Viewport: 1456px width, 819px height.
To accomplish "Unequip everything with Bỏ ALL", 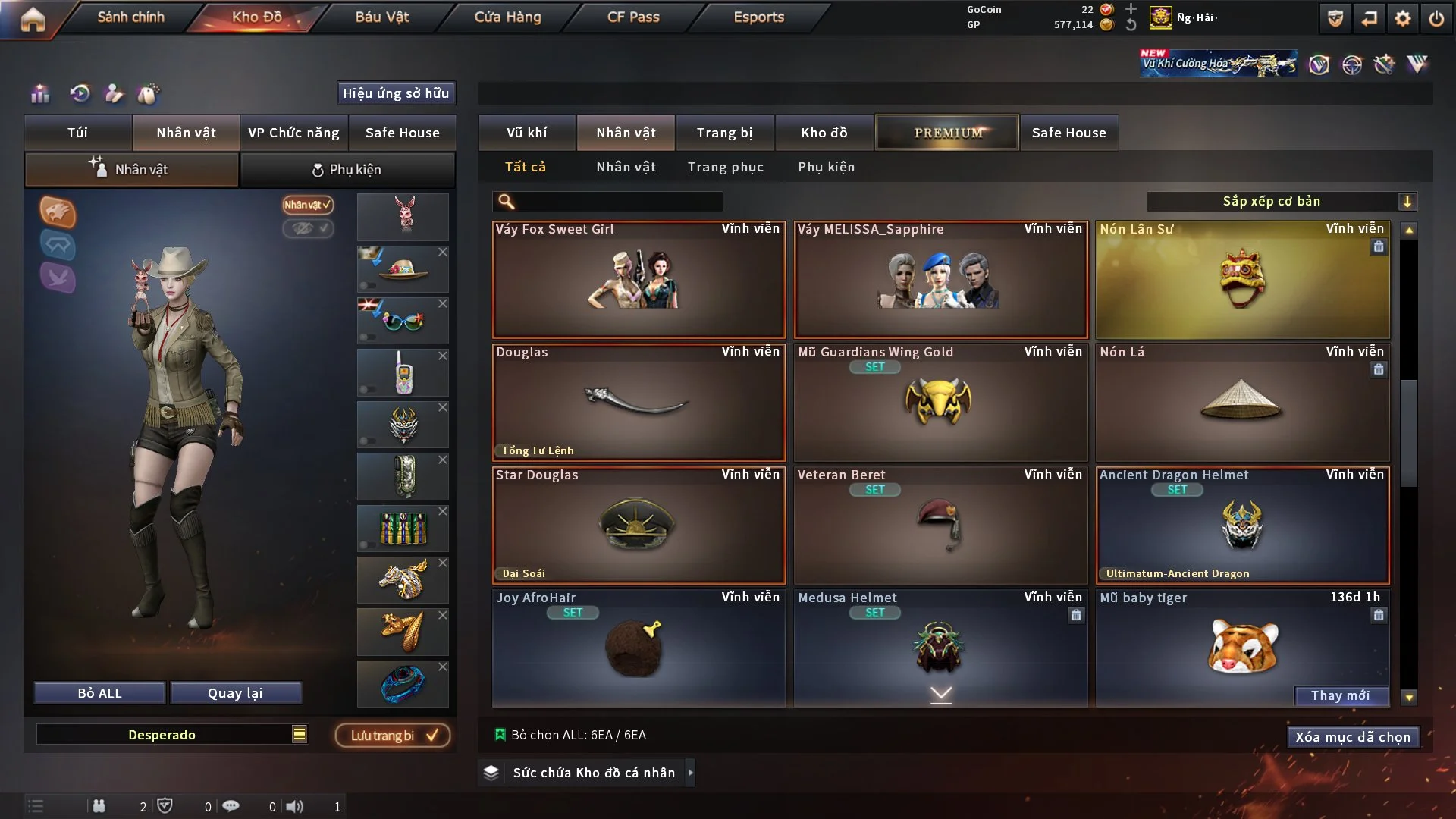I will (x=99, y=693).
